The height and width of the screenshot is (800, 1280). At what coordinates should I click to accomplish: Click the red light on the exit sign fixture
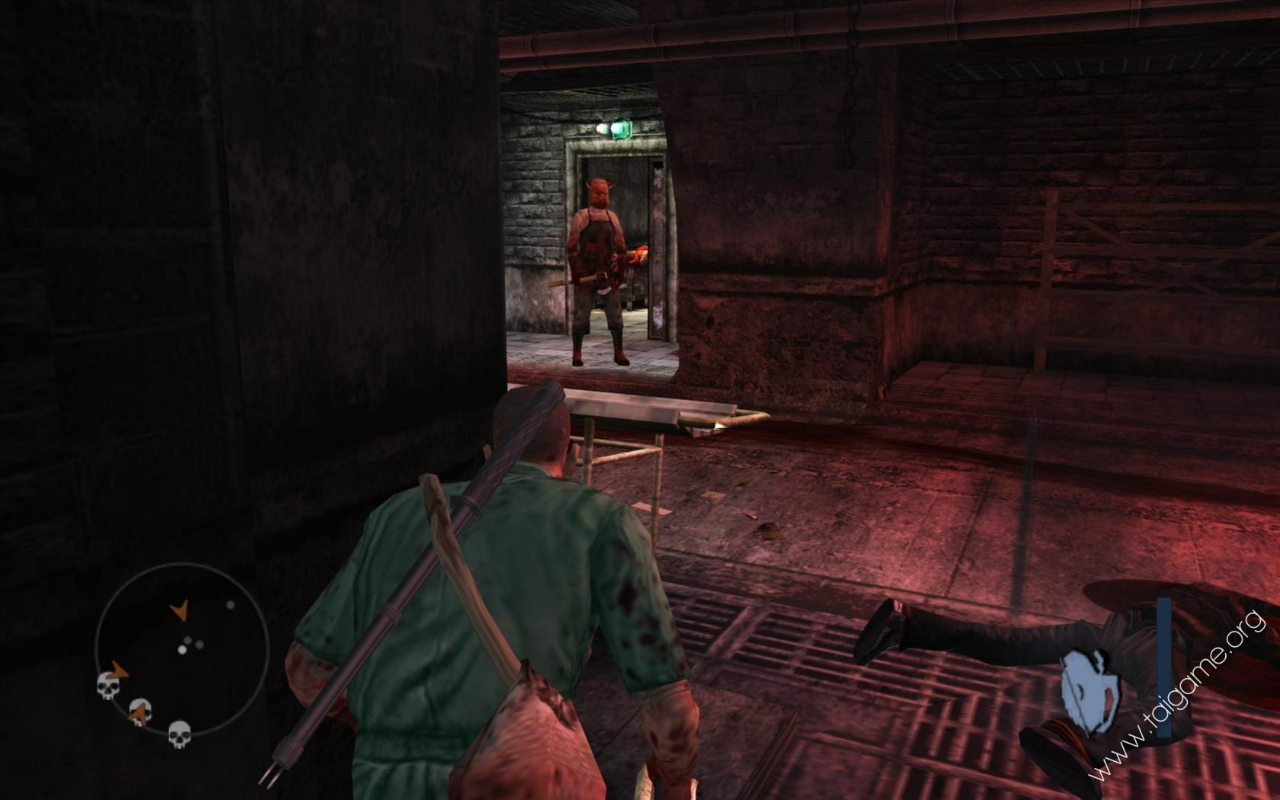point(603,129)
